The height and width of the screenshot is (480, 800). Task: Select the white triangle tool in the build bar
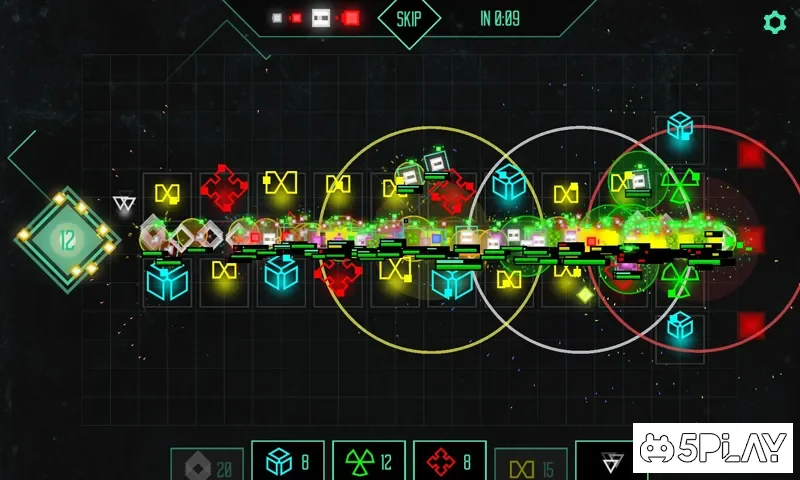coord(609,462)
